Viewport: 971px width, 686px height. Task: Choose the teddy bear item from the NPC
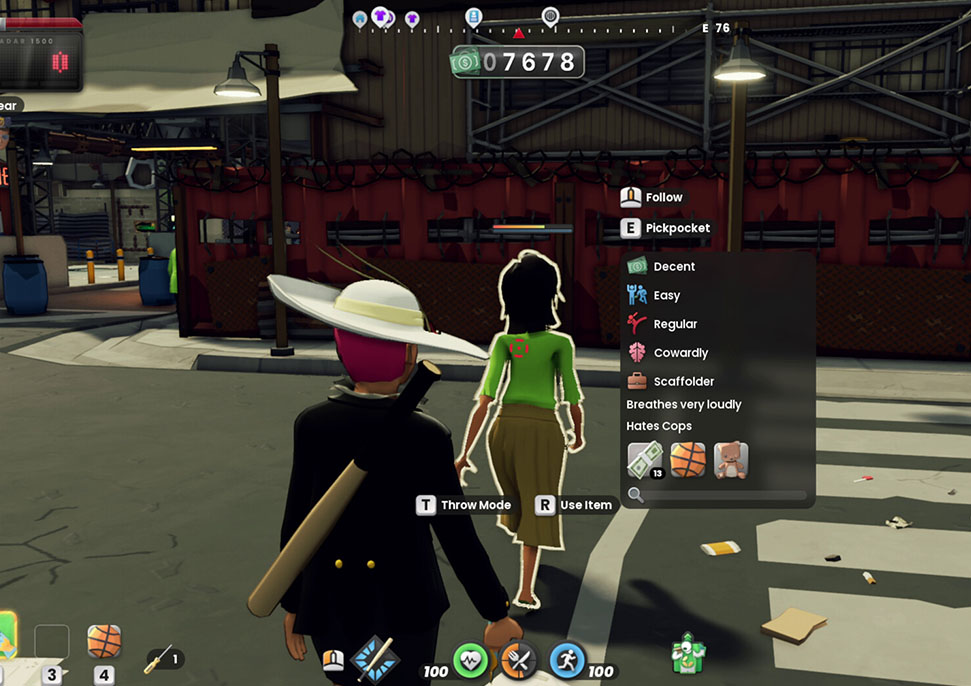(x=731, y=460)
